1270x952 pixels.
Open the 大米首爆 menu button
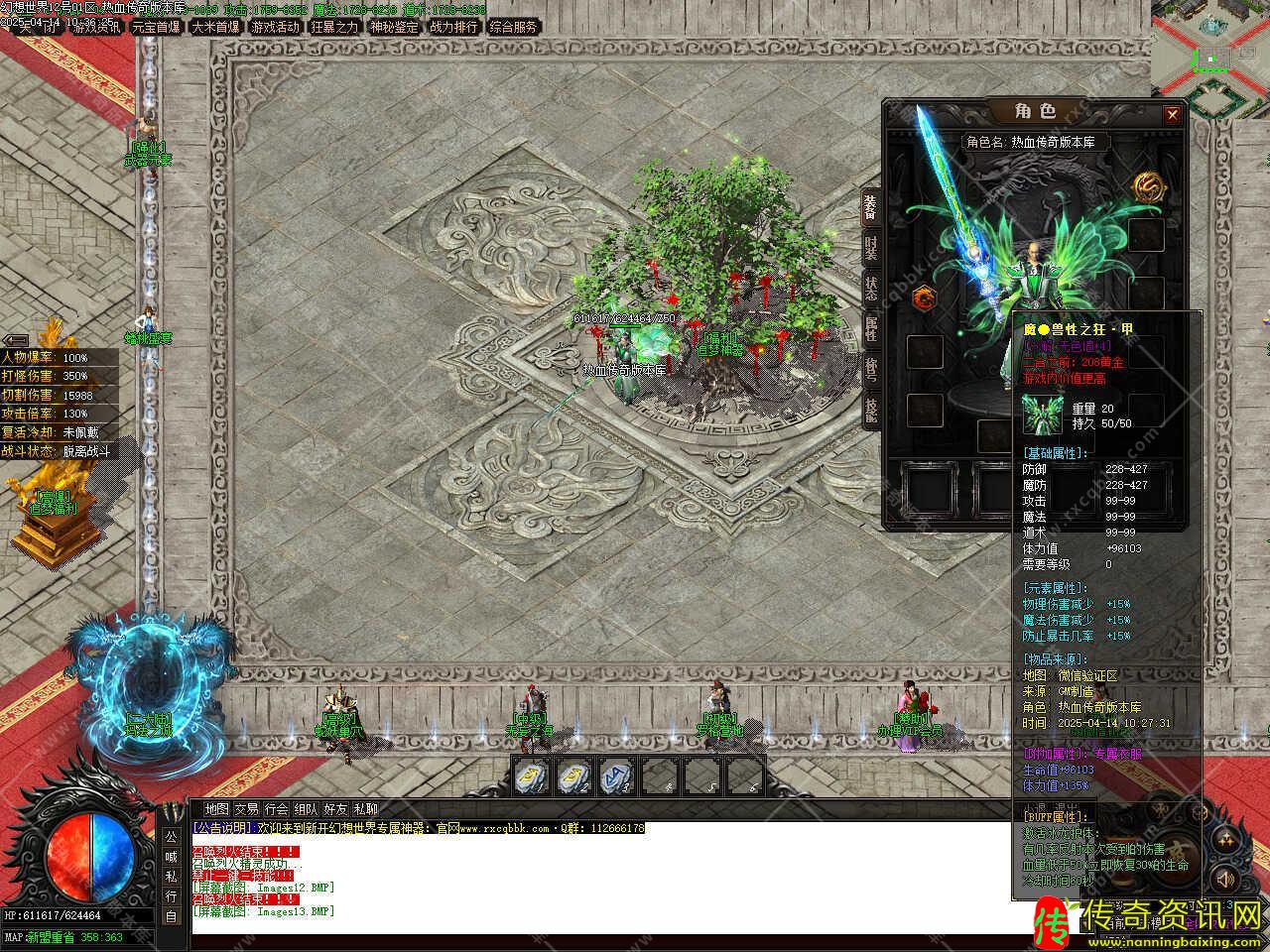pyautogui.click(x=215, y=27)
